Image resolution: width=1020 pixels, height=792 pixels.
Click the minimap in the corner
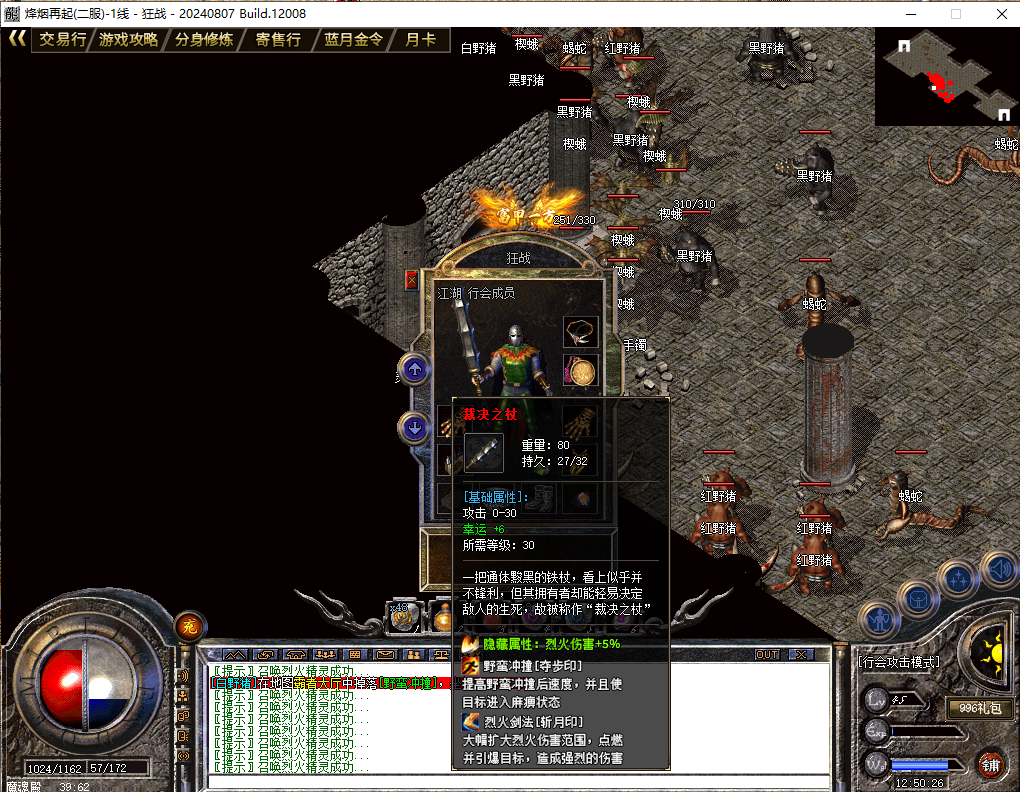[946, 77]
